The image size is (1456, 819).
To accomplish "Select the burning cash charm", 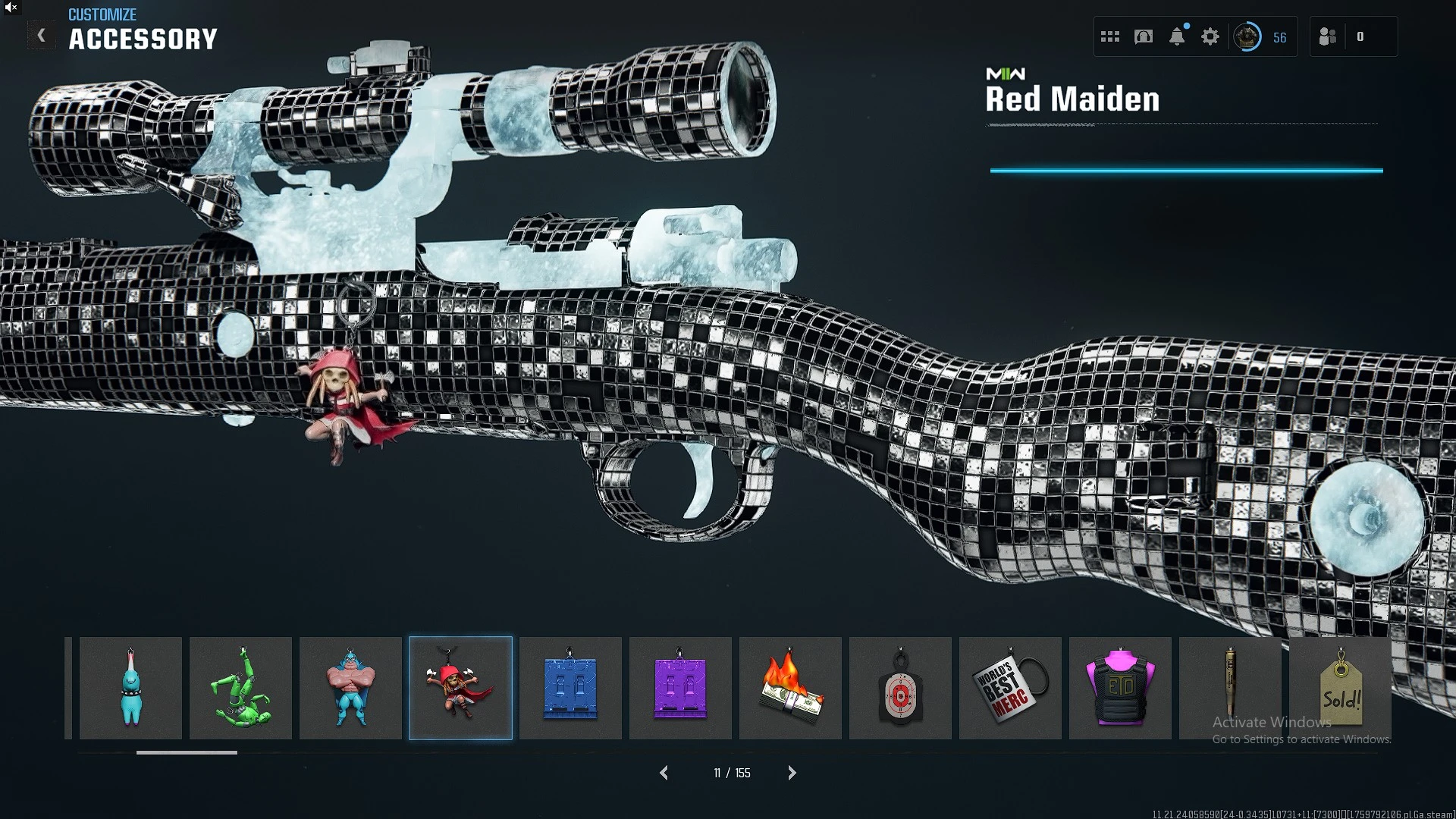I will pos(790,688).
